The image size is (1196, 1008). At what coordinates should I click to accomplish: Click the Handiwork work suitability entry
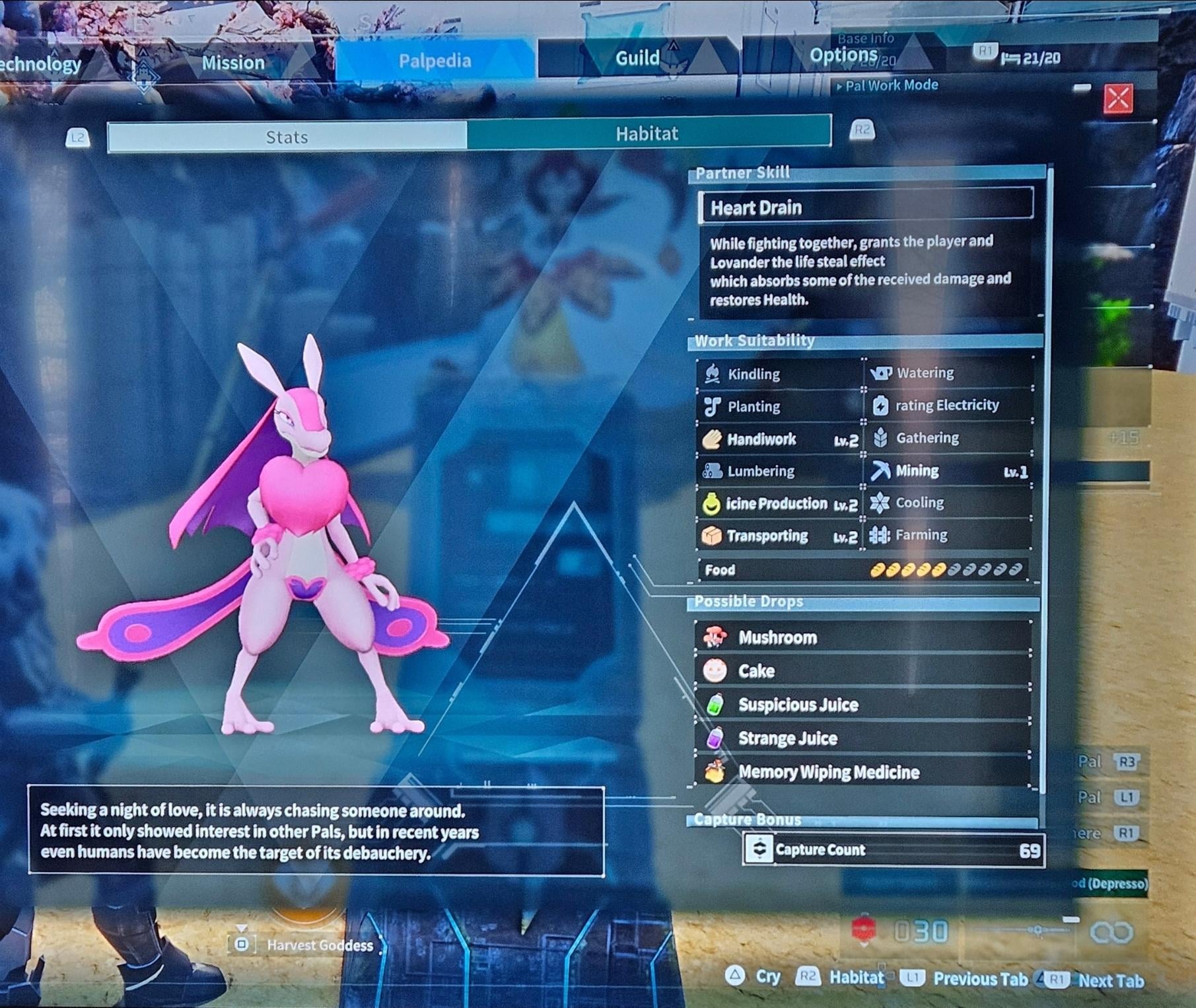(x=779, y=439)
